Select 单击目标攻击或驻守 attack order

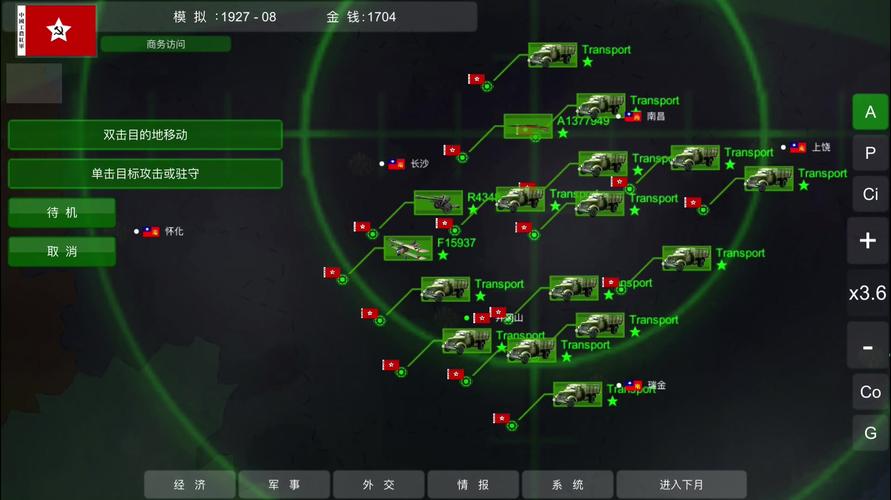pos(145,173)
